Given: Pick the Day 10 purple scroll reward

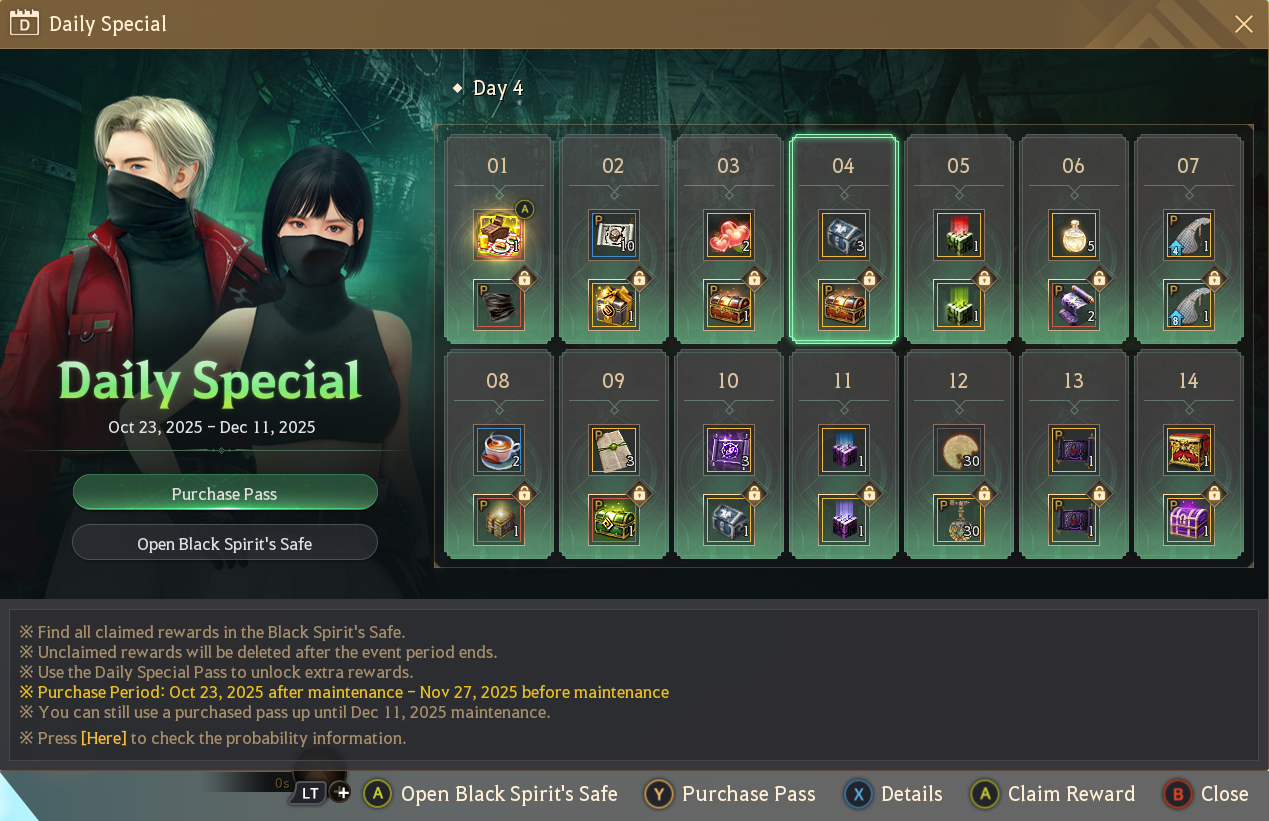Looking at the screenshot, I should coord(728,450).
